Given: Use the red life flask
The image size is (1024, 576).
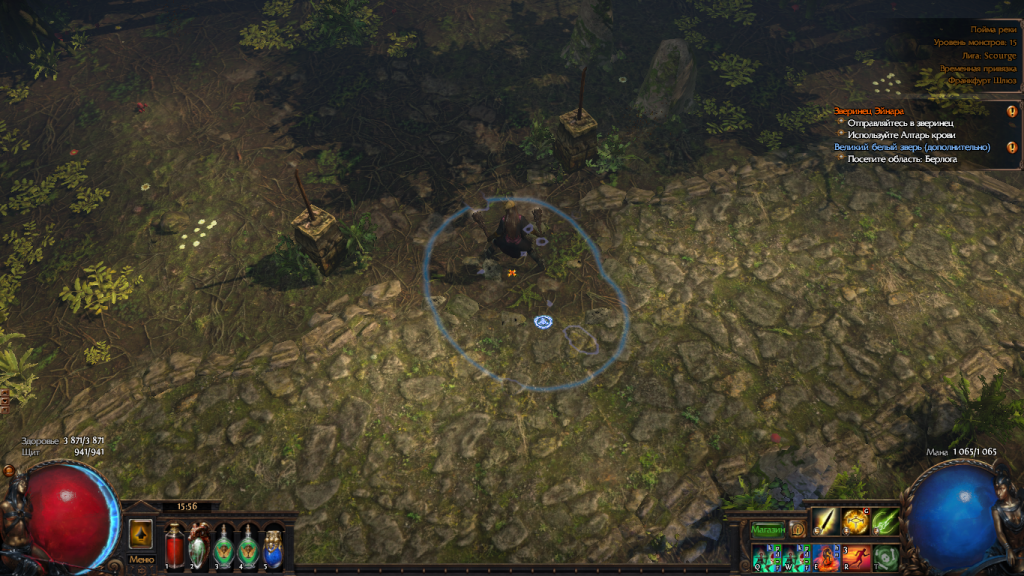Looking at the screenshot, I should 174,547.
